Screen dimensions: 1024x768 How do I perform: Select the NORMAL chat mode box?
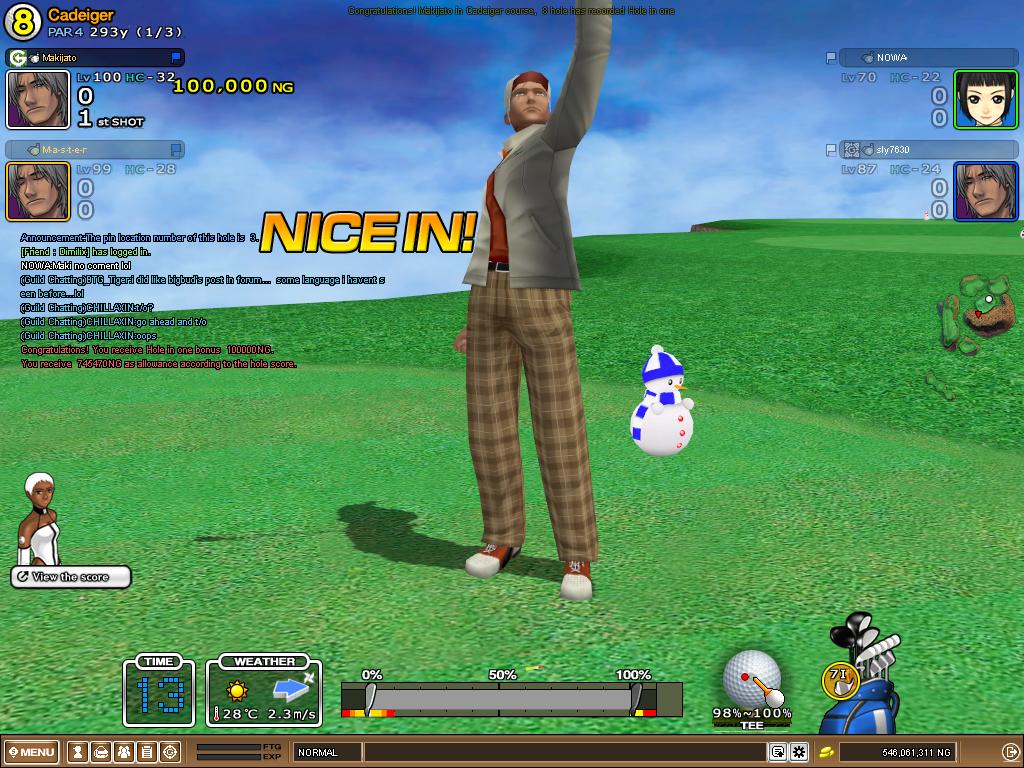(x=326, y=752)
